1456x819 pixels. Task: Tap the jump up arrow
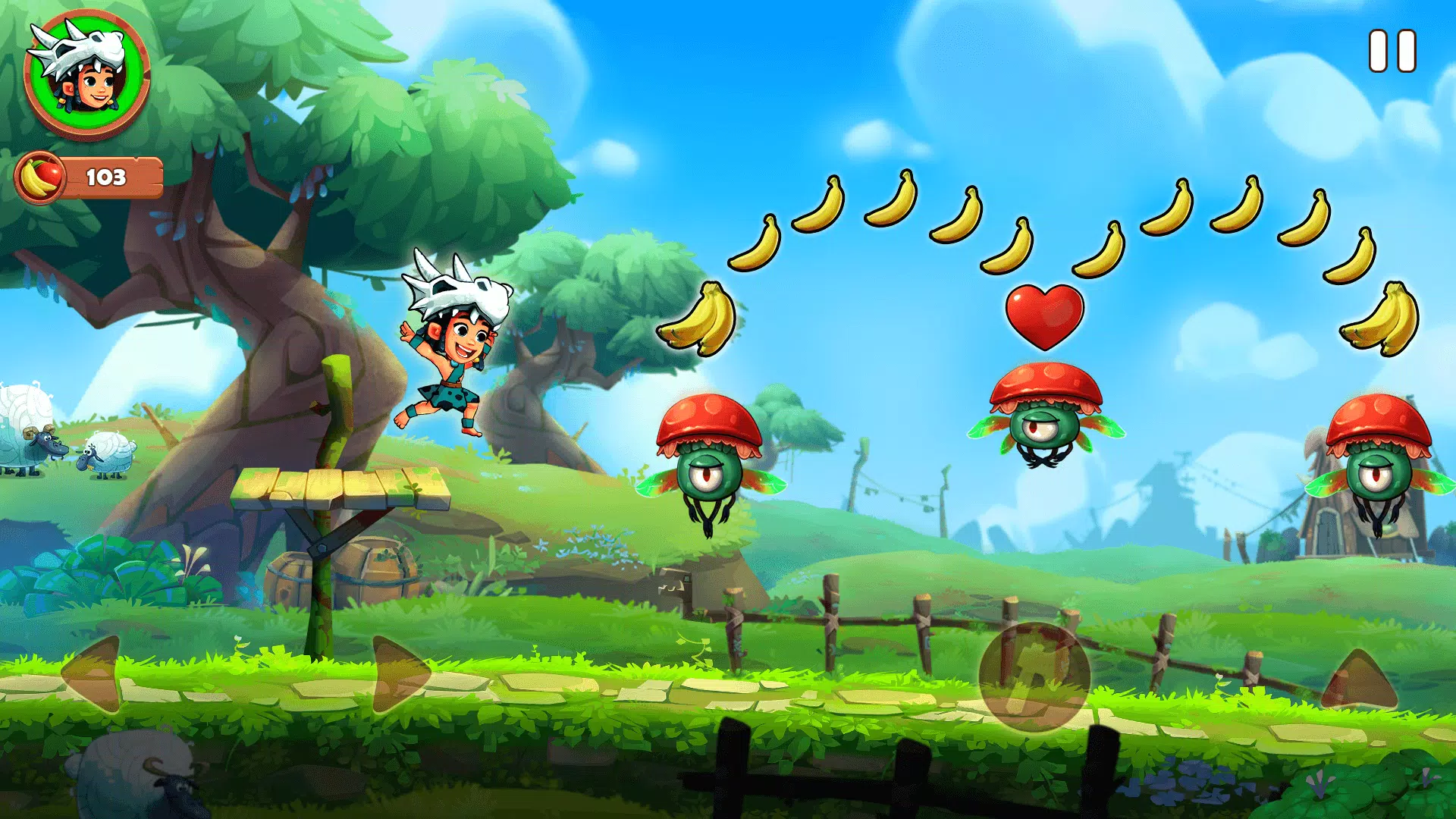[1360, 682]
